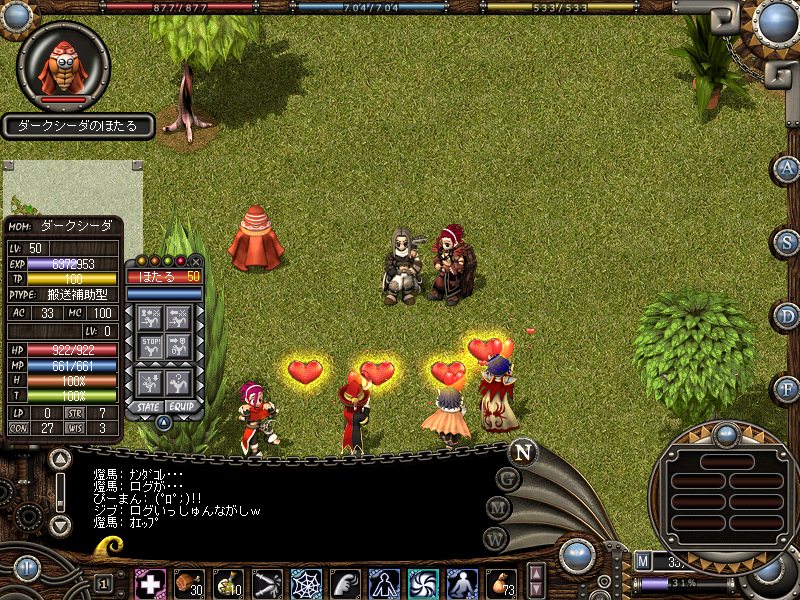Switch chat to the W channel
The height and width of the screenshot is (600, 800).
[496, 539]
